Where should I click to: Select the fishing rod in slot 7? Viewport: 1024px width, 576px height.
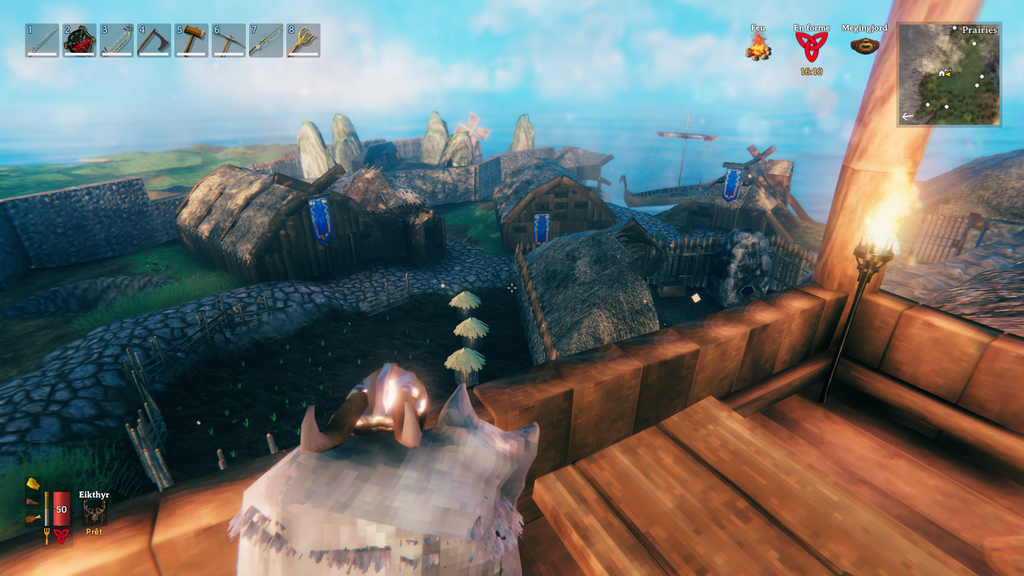(x=266, y=40)
